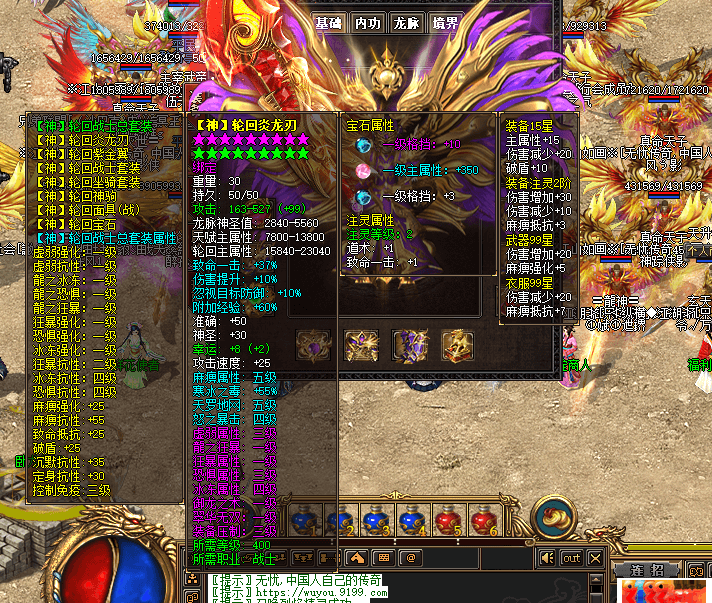The image size is (712, 603).
Task: Select the 龙脉 tab
Action: point(405,24)
